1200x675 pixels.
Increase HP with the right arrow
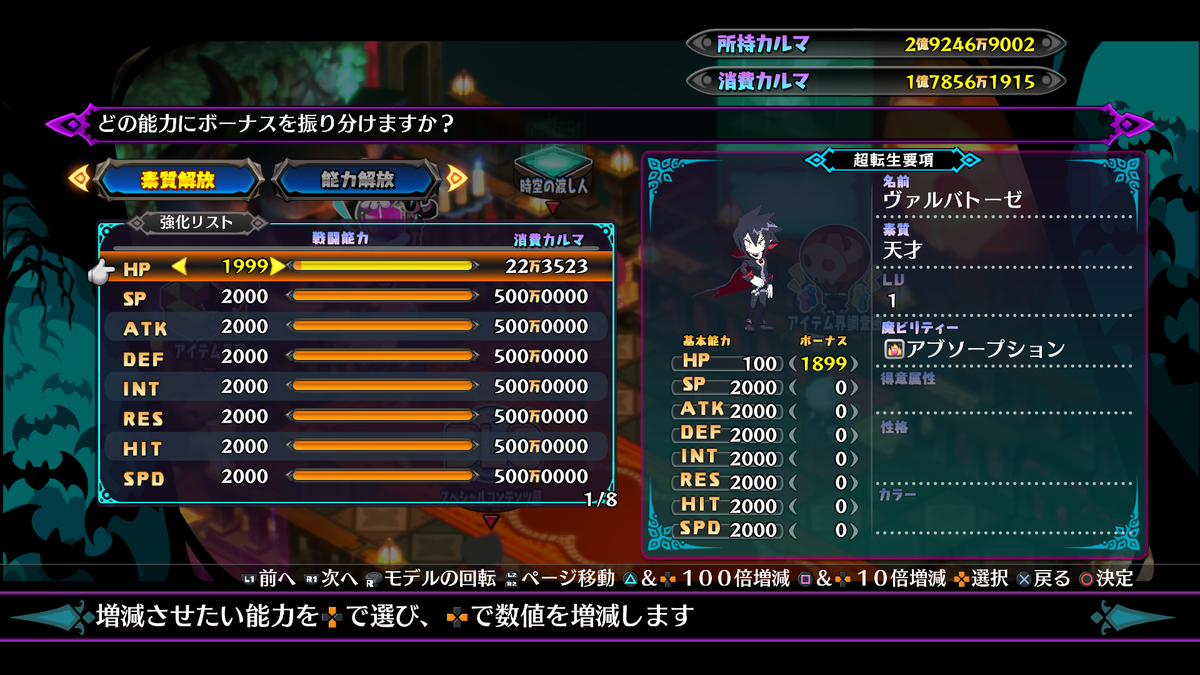coord(277,266)
